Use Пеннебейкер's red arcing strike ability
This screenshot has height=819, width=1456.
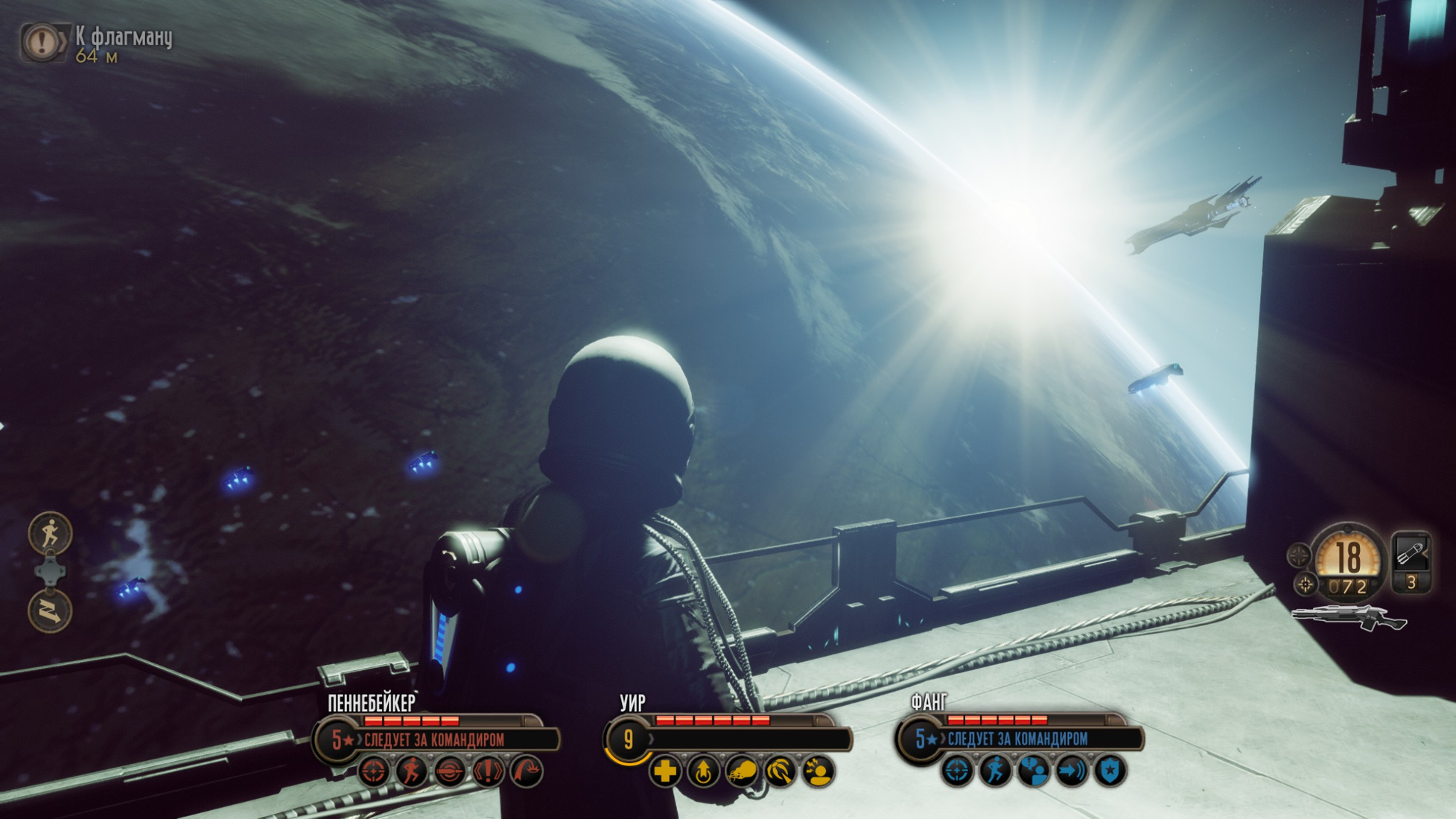pos(527,771)
